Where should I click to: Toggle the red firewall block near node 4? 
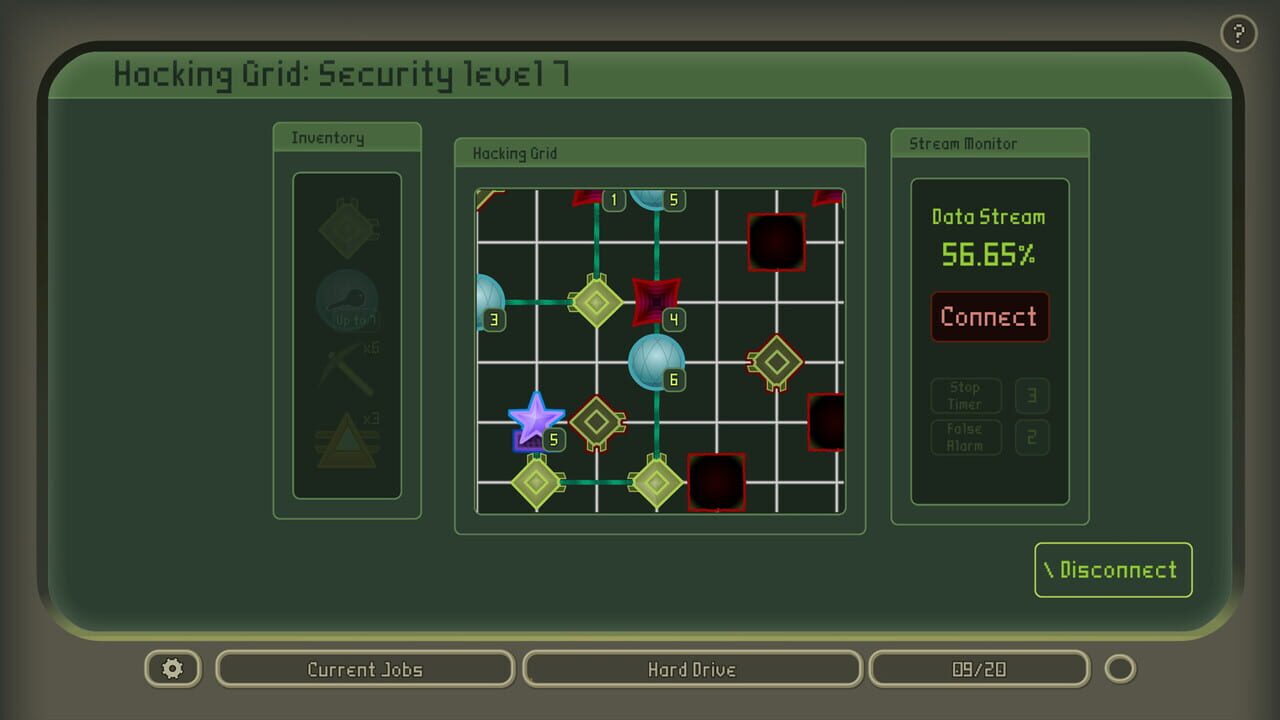tap(776, 240)
